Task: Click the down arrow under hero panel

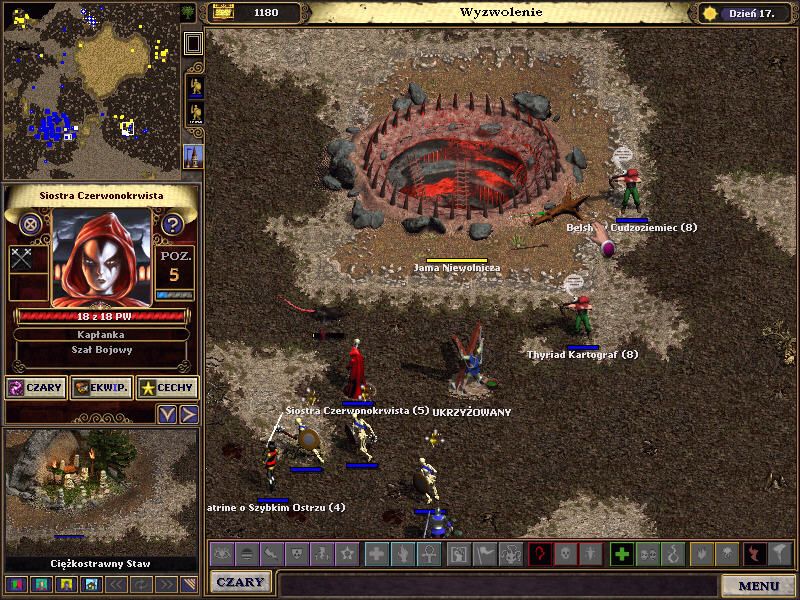Action: click(168, 413)
